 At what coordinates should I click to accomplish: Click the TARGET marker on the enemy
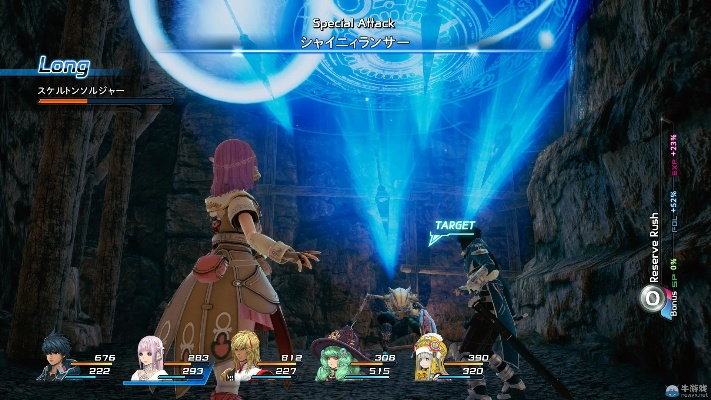click(452, 228)
